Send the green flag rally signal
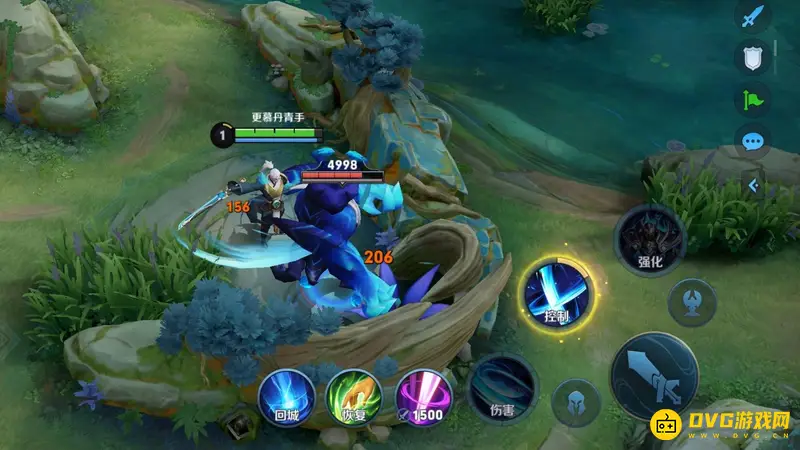This screenshot has width=800, height=450. (752, 99)
